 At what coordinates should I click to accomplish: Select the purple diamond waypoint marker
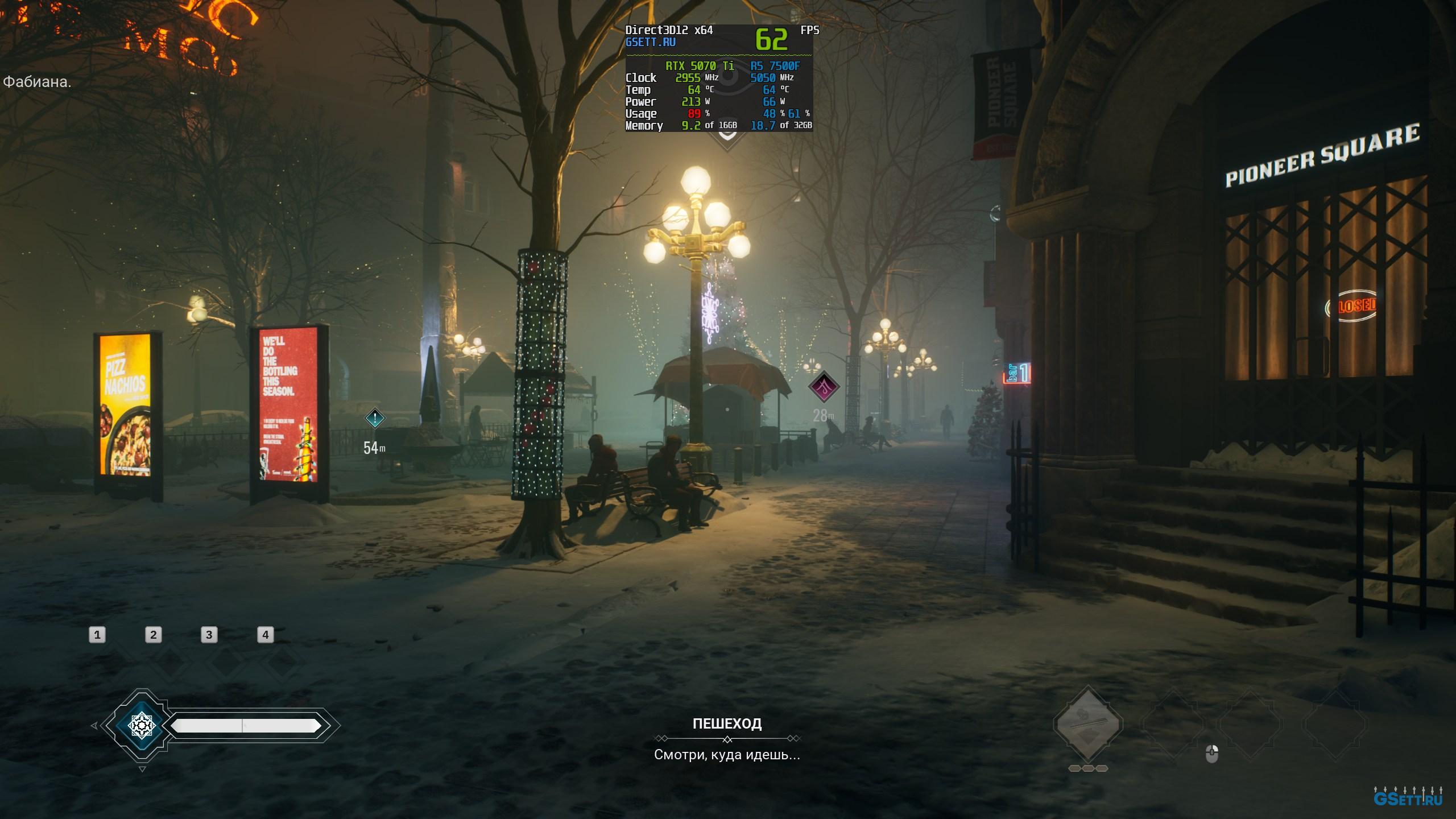(824, 387)
